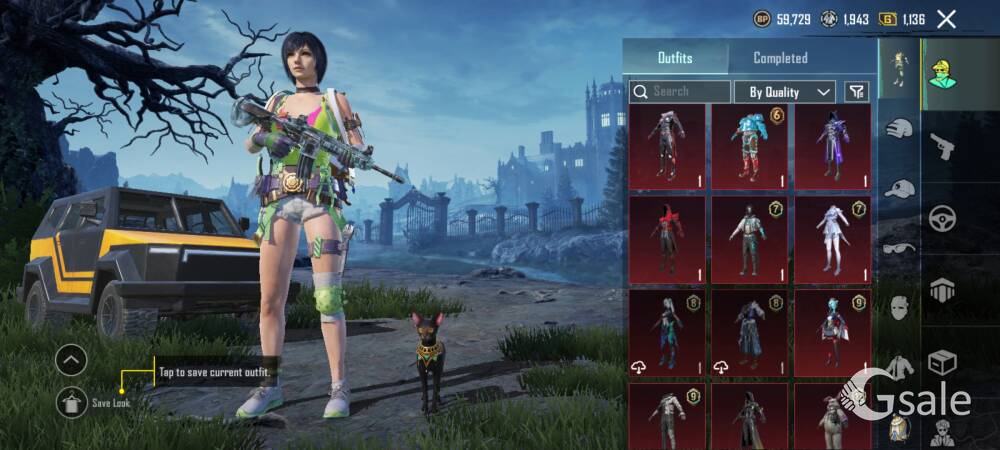The image size is (1000, 450).
Task: Tap the Save Look hanger button
Action: tap(71, 401)
